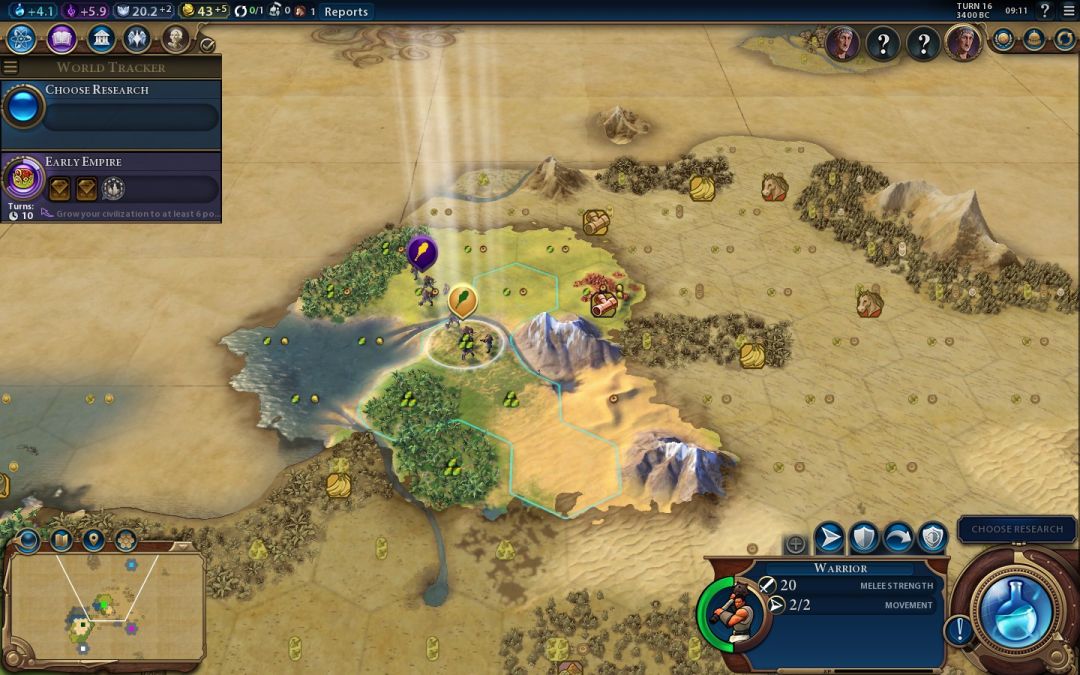The width and height of the screenshot is (1080, 675).
Task: Open the Reports screen
Action: click(x=346, y=12)
